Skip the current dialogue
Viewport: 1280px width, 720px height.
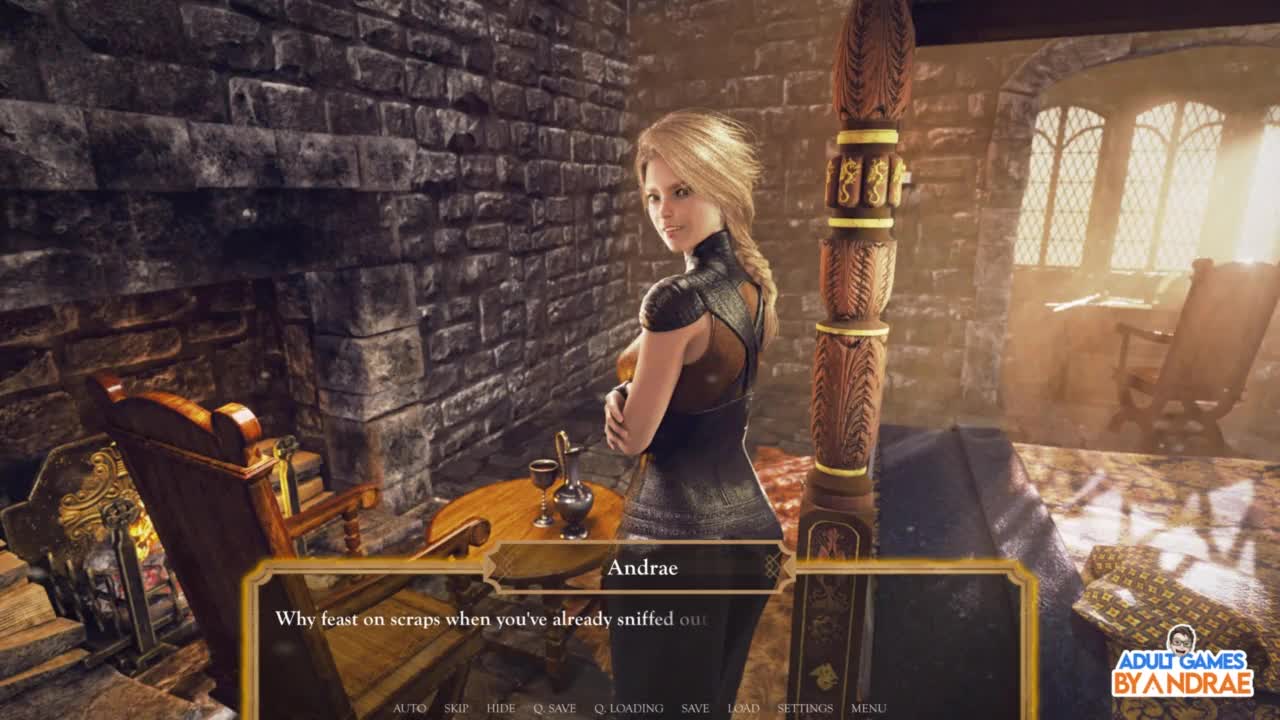pos(456,708)
